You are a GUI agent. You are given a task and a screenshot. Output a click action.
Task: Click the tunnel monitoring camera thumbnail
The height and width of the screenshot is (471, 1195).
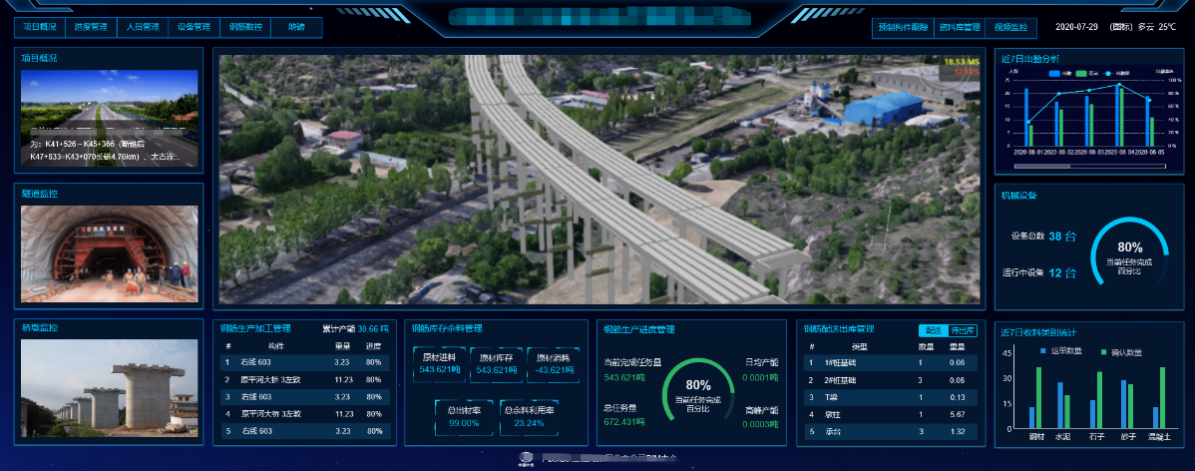(x=110, y=254)
